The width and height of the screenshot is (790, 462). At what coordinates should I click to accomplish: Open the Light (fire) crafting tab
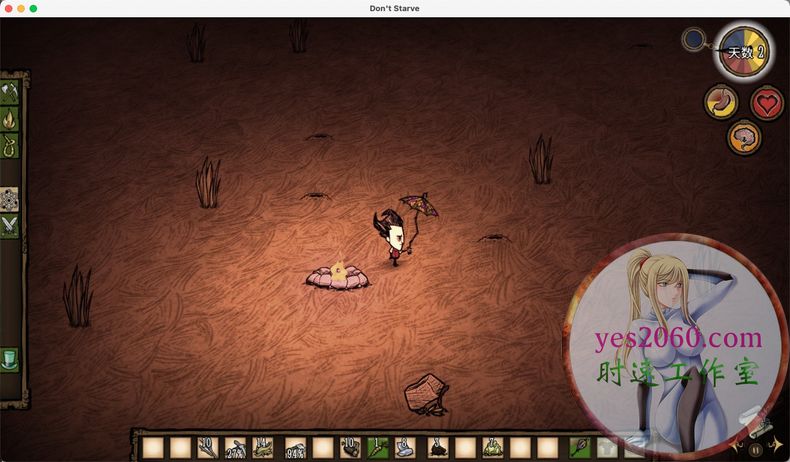pyautogui.click(x=10, y=120)
